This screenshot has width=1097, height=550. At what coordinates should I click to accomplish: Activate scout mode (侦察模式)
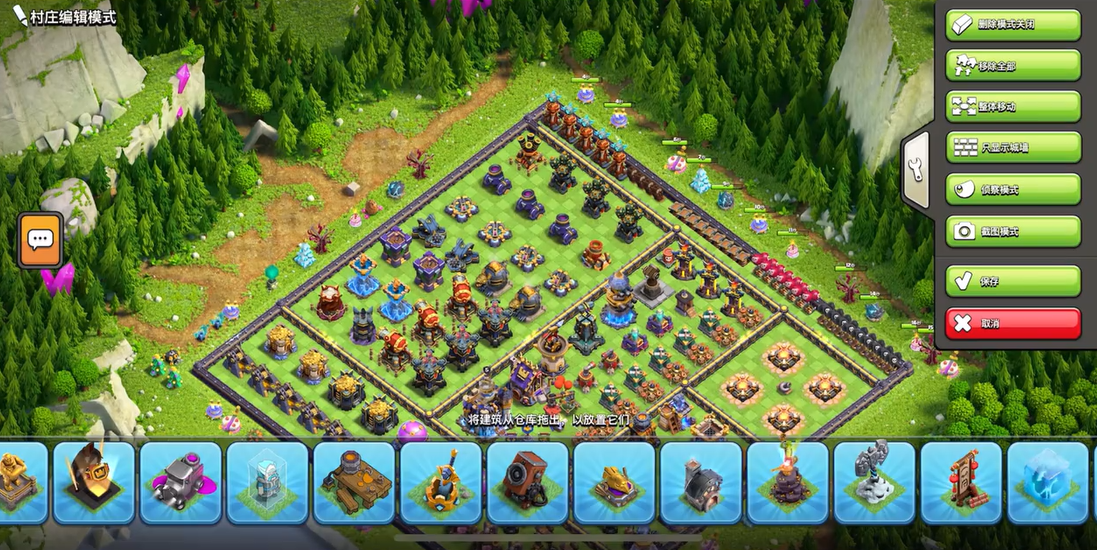click(1013, 189)
